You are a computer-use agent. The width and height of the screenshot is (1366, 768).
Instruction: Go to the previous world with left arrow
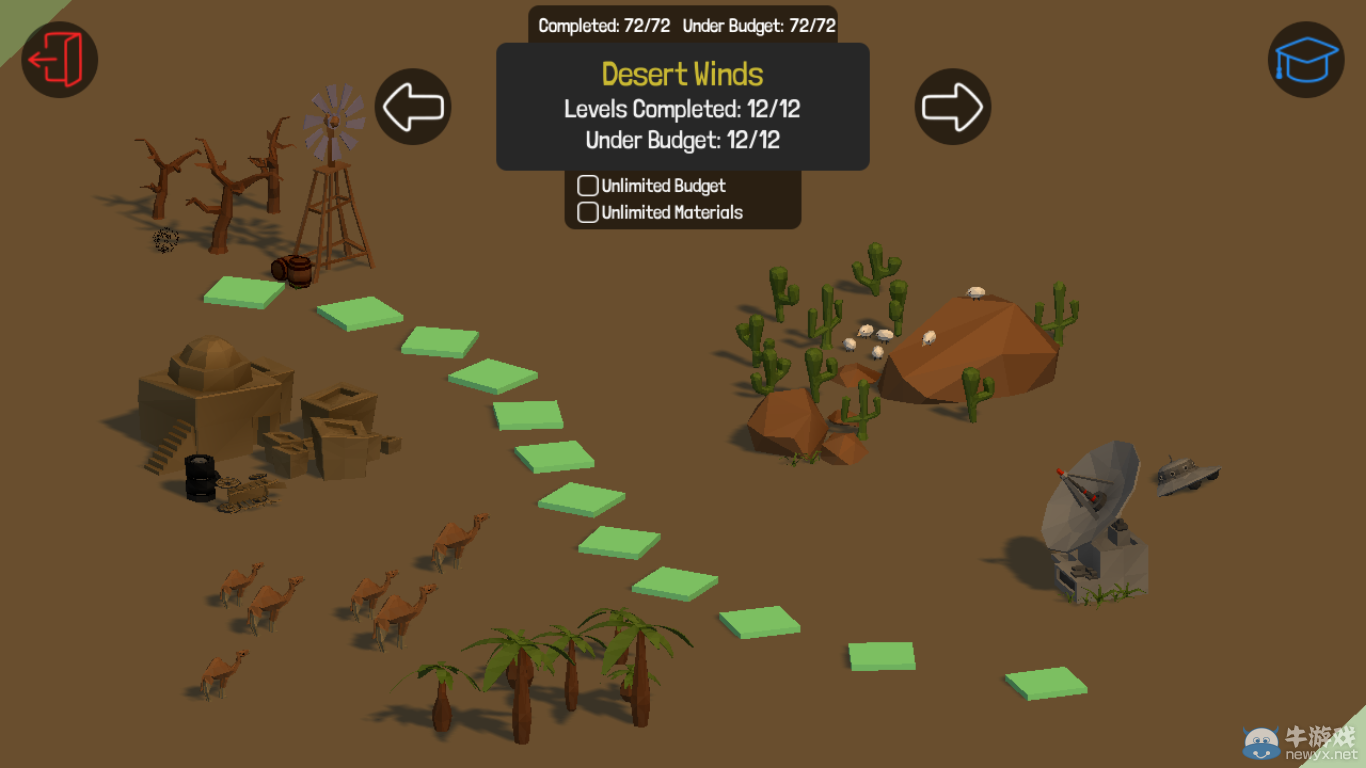point(413,107)
